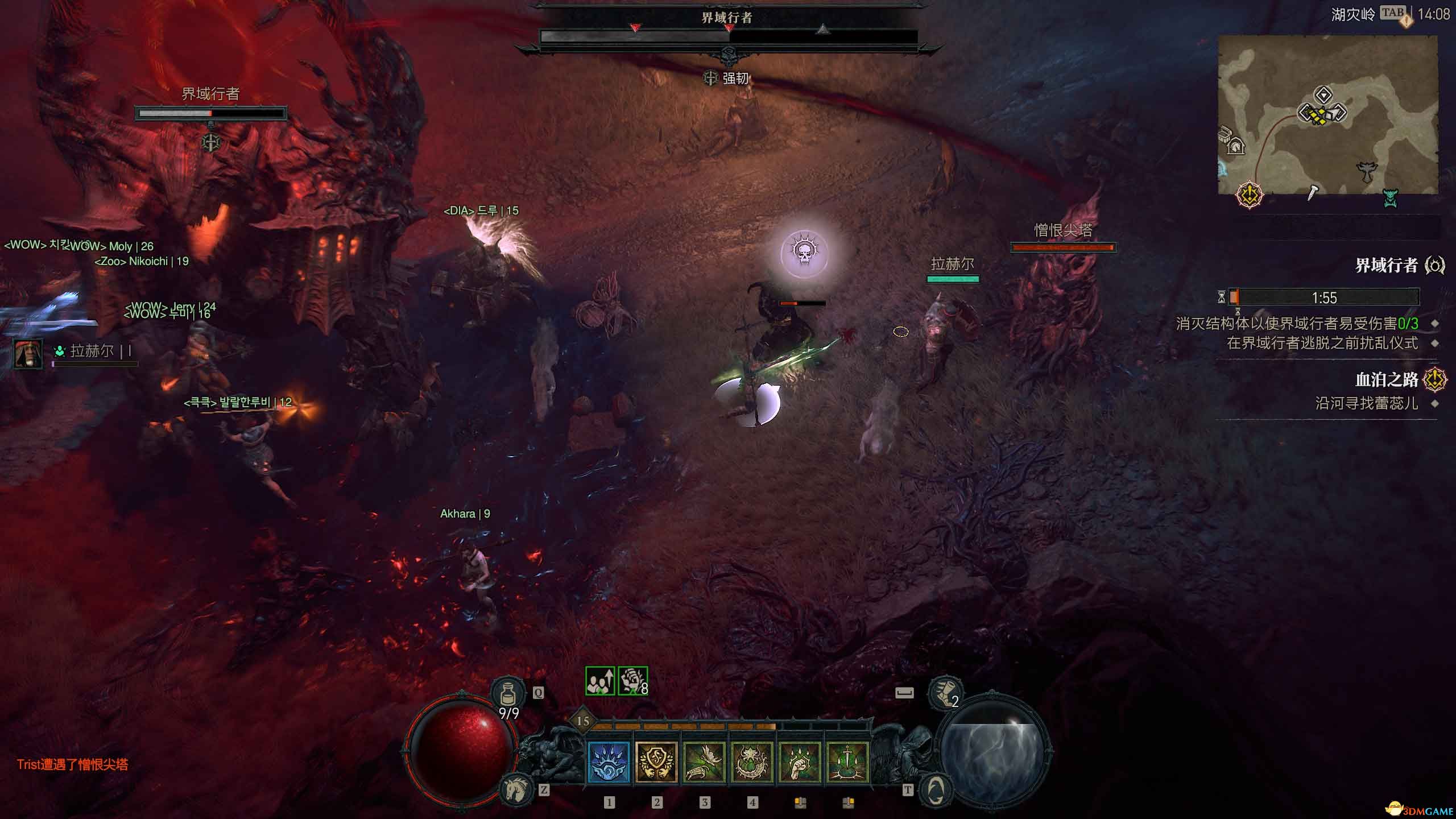Select the 界域行者 event tracker entry
Screen dimensions: 1456x819
point(1385,266)
